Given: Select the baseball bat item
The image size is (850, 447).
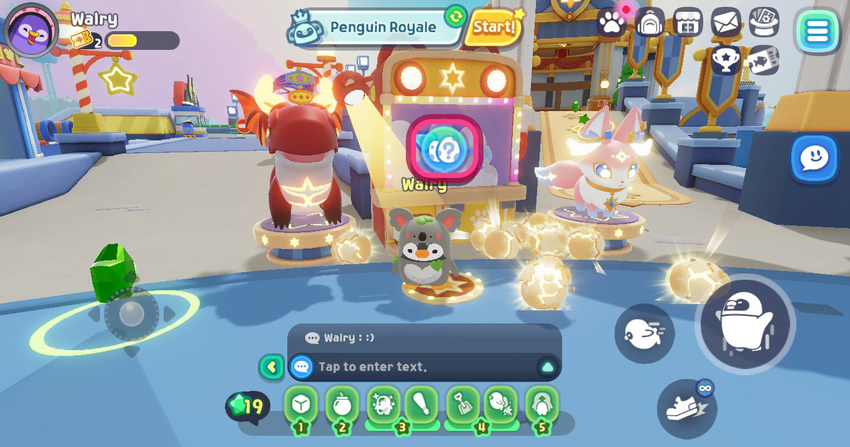Looking at the screenshot, I should coord(422,405).
